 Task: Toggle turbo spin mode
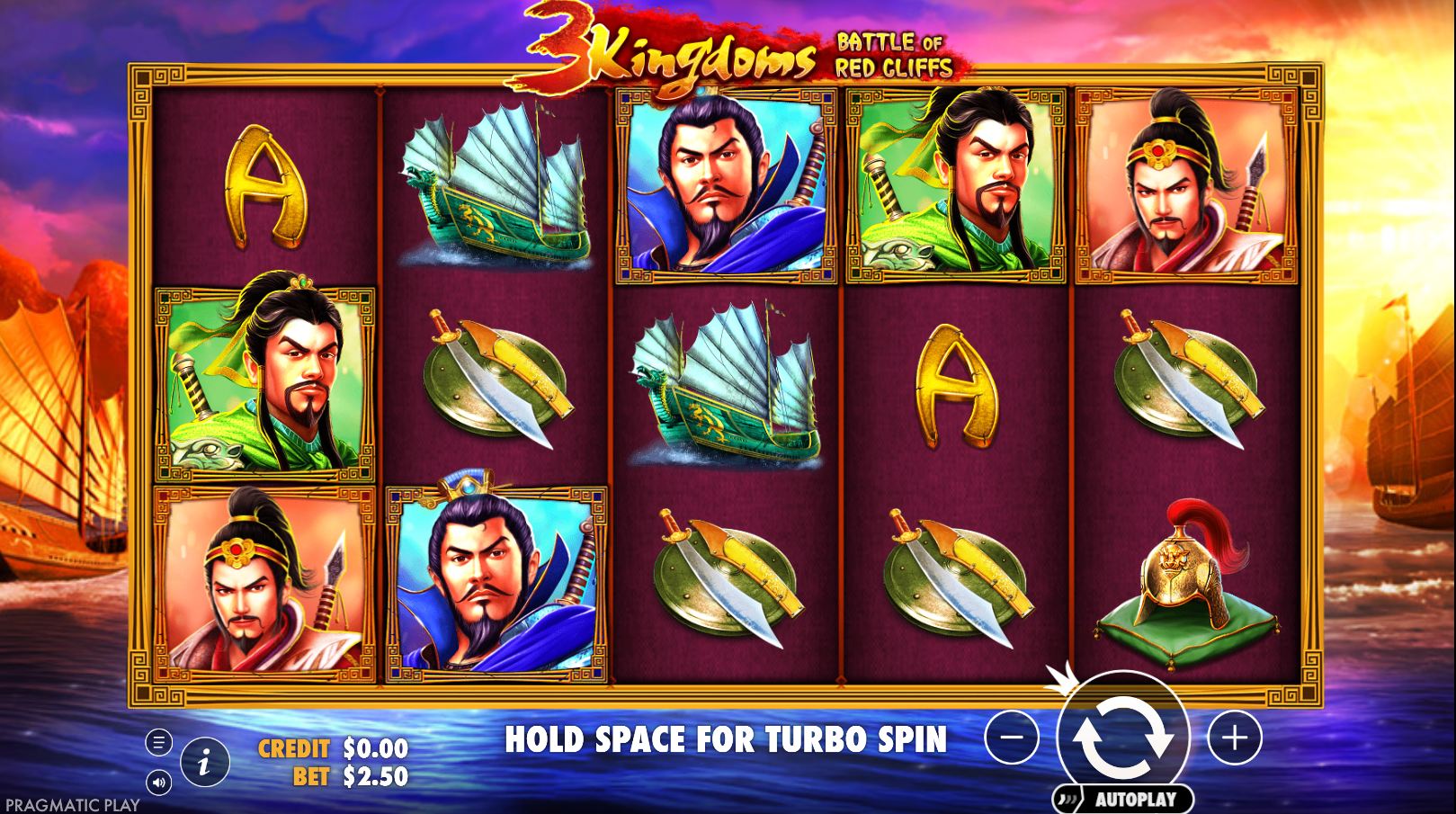(x=728, y=740)
